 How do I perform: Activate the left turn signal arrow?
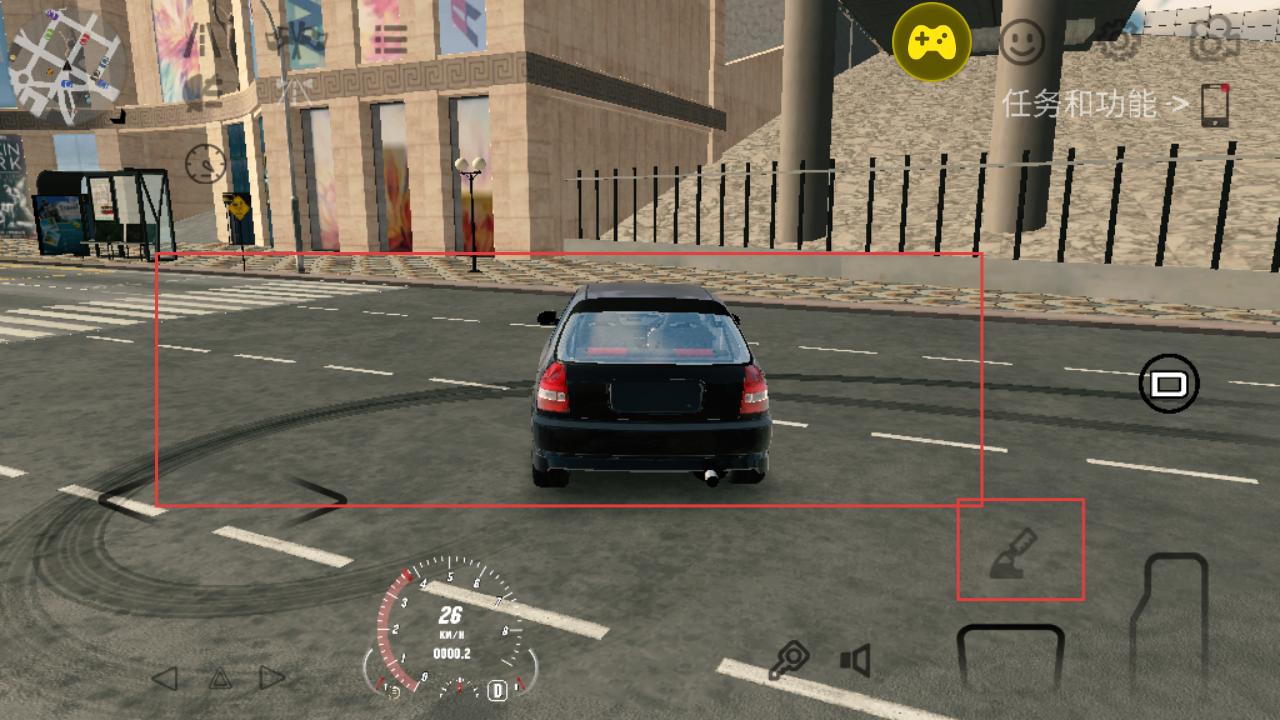coord(165,678)
